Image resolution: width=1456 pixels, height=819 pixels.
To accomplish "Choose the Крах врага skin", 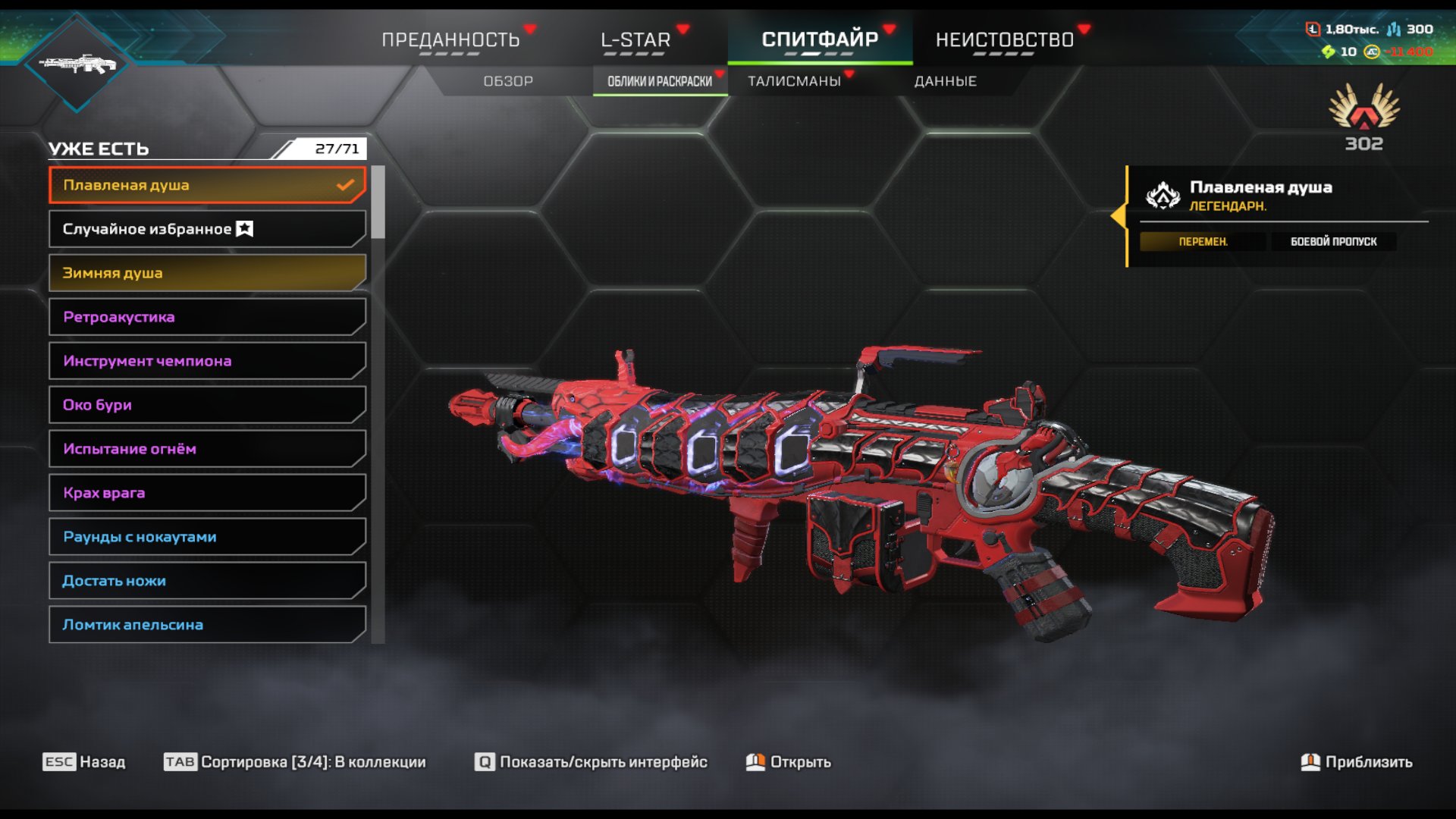I will [x=206, y=493].
